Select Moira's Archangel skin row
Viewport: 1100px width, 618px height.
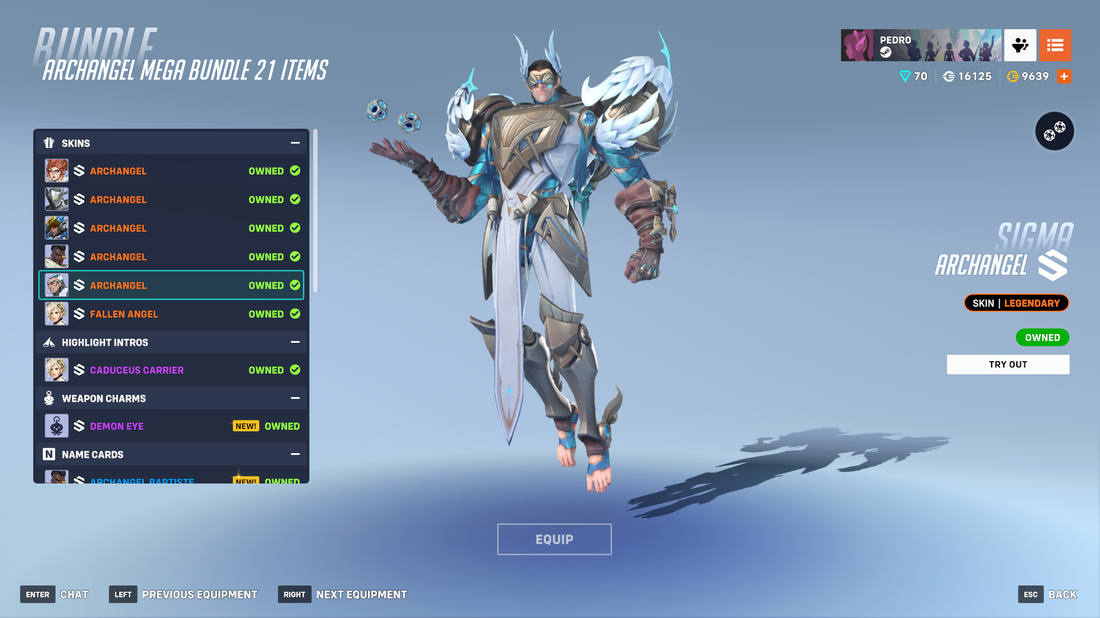[x=171, y=171]
